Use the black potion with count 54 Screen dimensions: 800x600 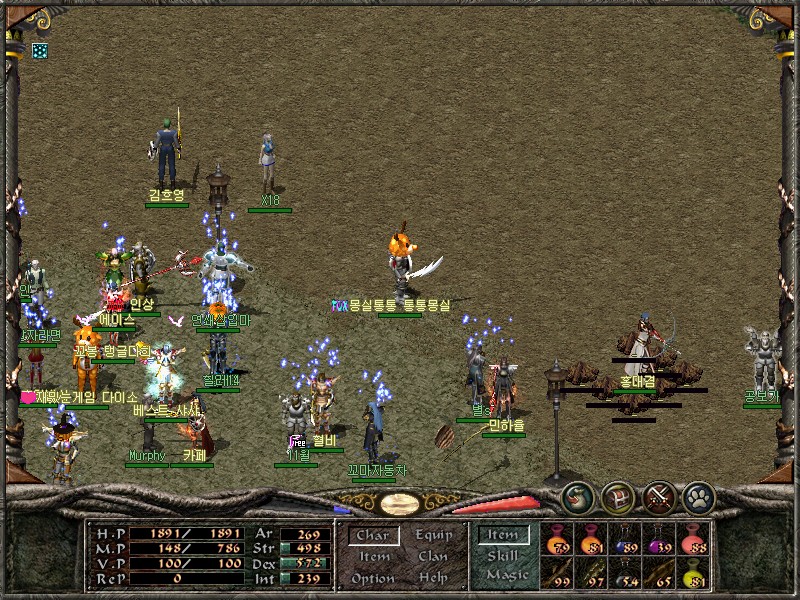pyautogui.click(x=626, y=574)
